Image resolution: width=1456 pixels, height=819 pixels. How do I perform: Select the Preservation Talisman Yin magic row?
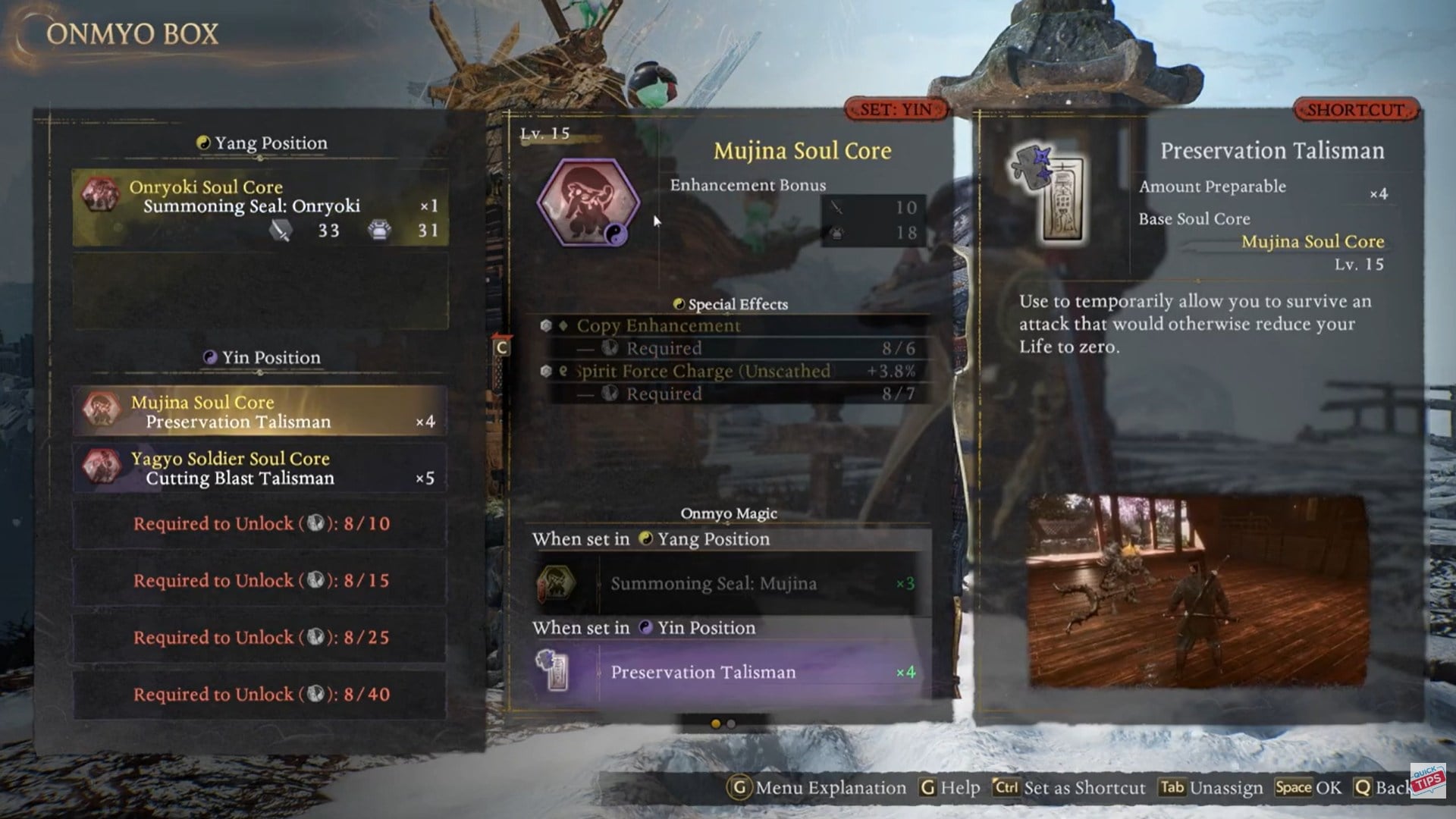coord(726,672)
